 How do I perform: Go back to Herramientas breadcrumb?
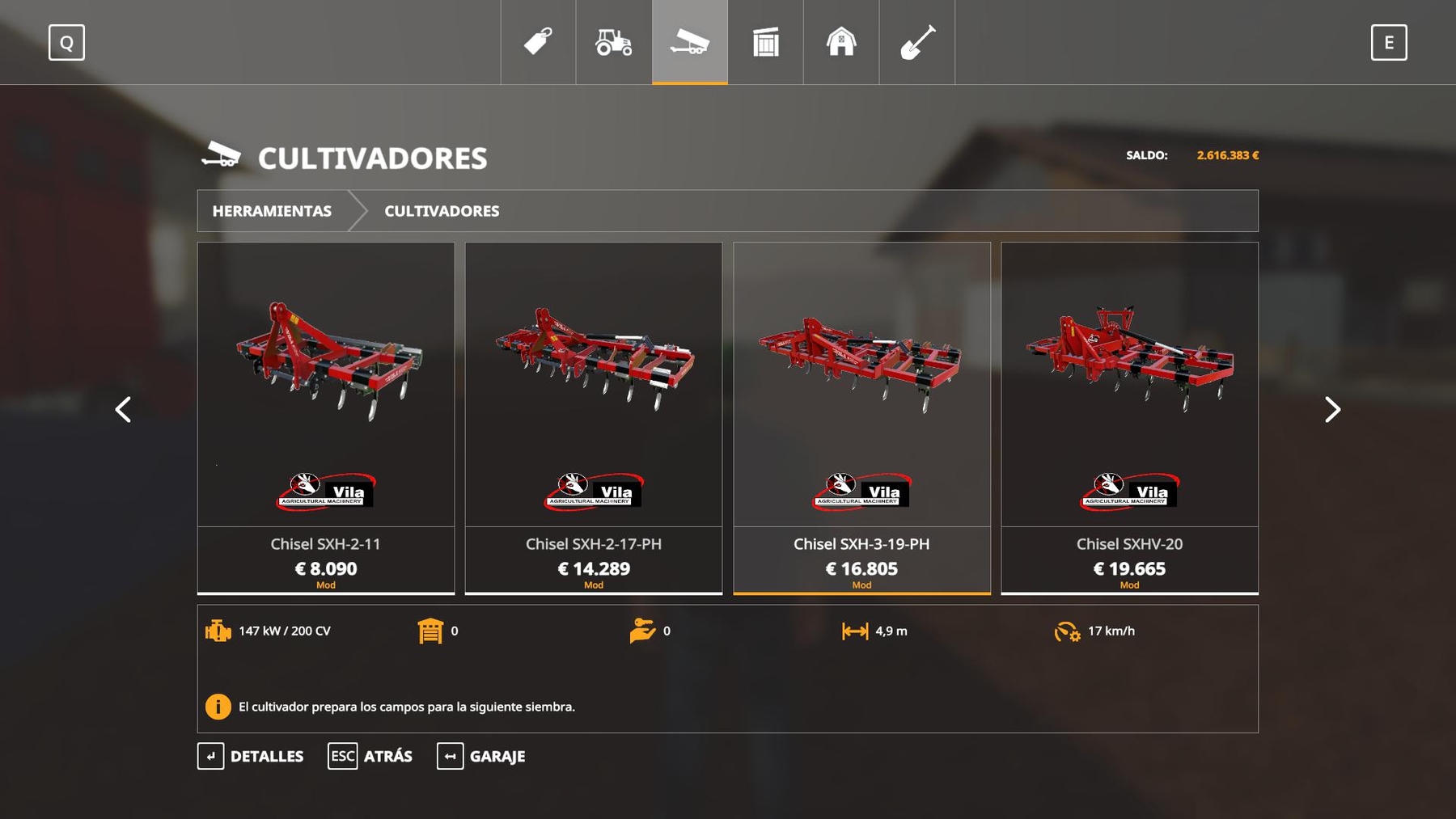pos(272,211)
